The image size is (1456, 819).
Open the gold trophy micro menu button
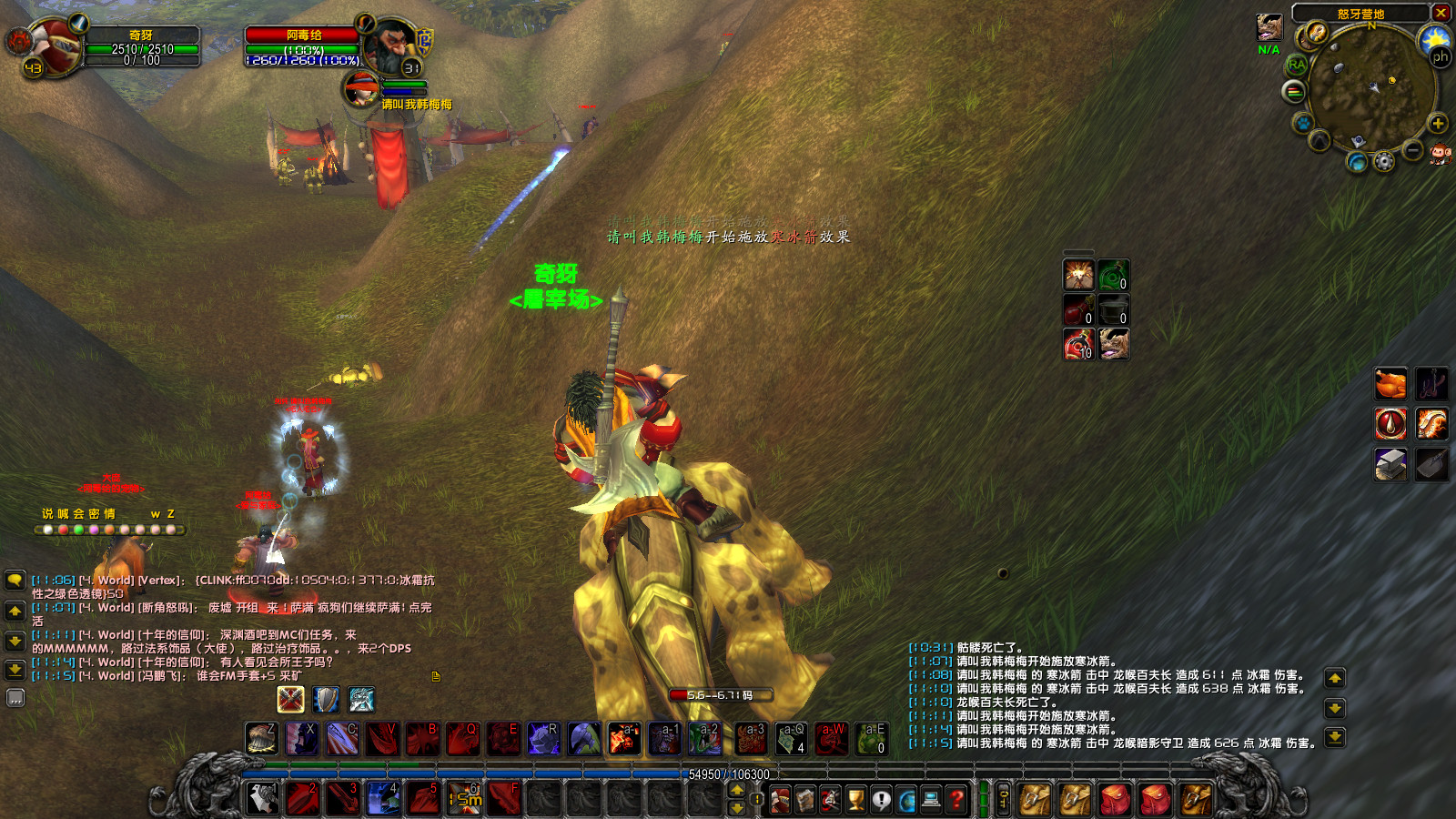[x=856, y=799]
